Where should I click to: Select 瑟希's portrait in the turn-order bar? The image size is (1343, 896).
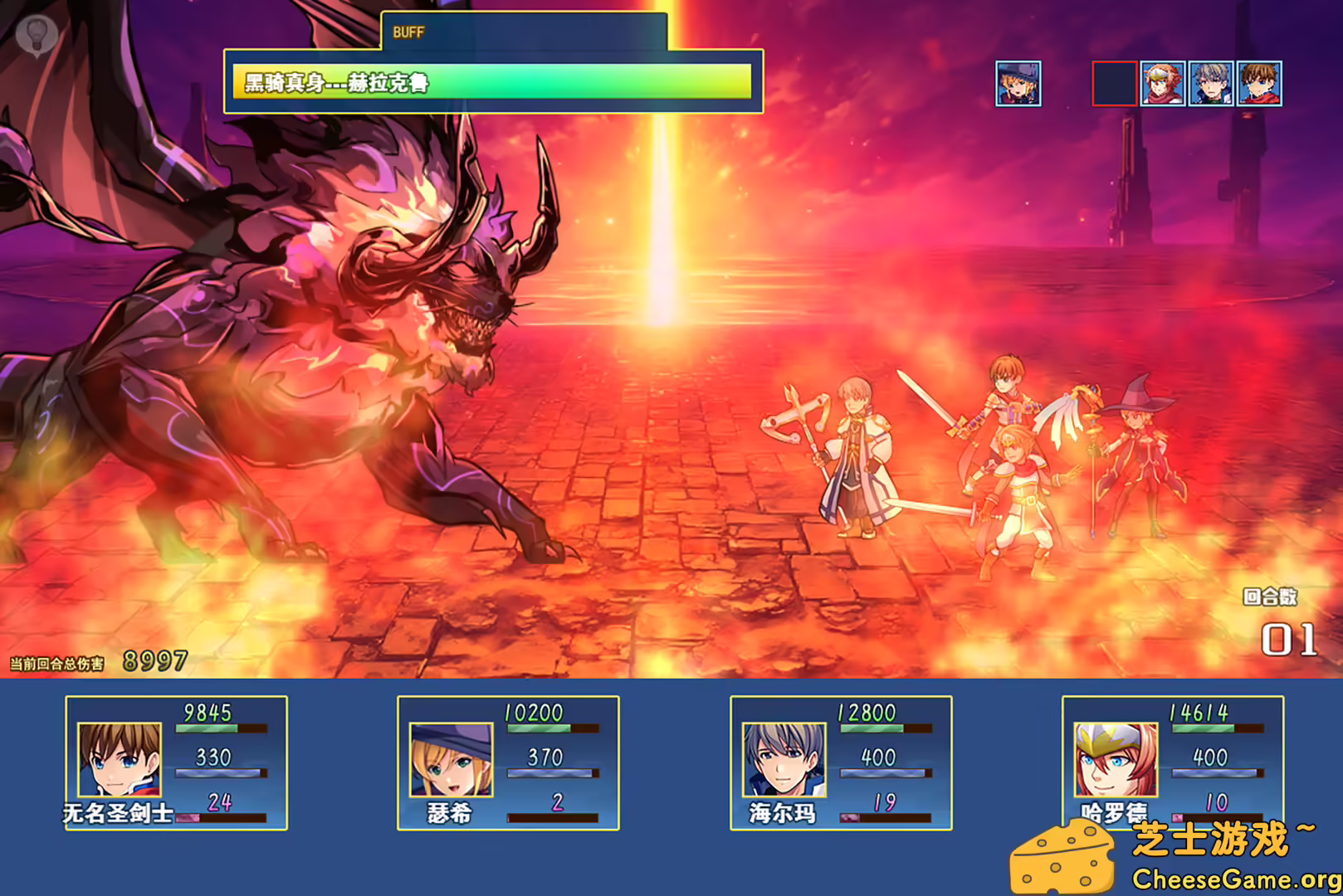[x=1018, y=83]
